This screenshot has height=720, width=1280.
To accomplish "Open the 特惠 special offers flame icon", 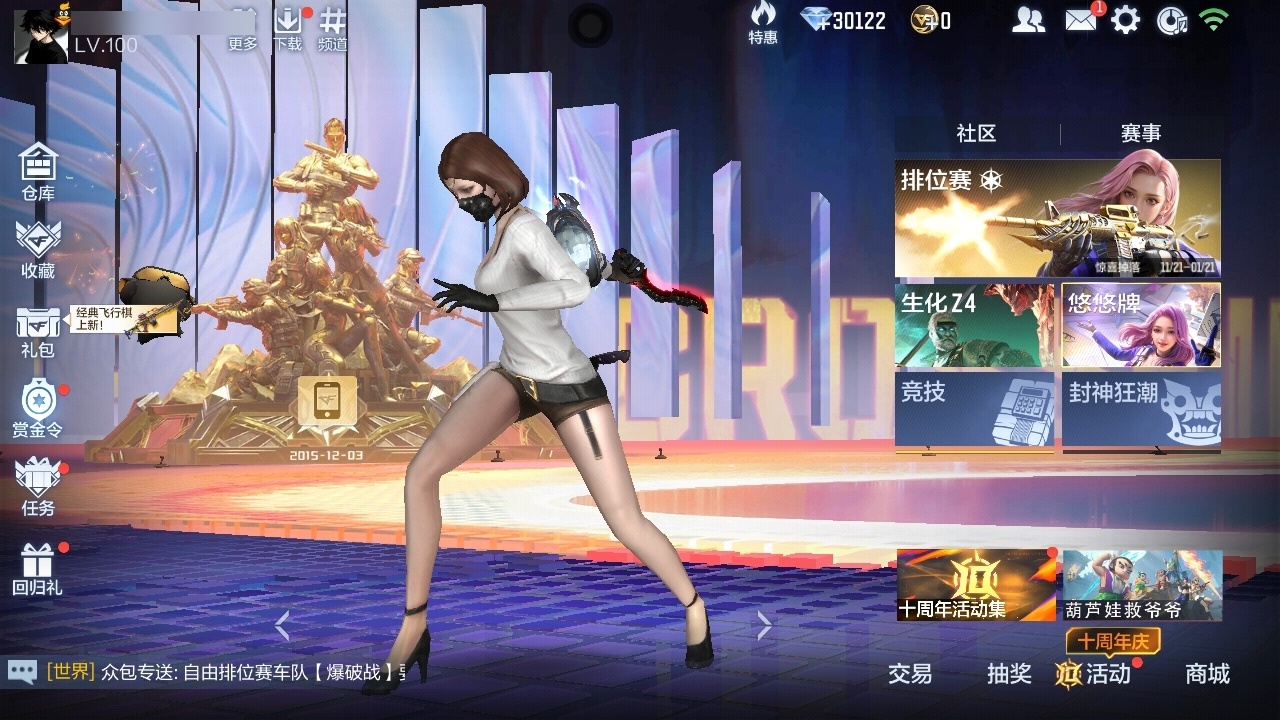I will (x=762, y=18).
